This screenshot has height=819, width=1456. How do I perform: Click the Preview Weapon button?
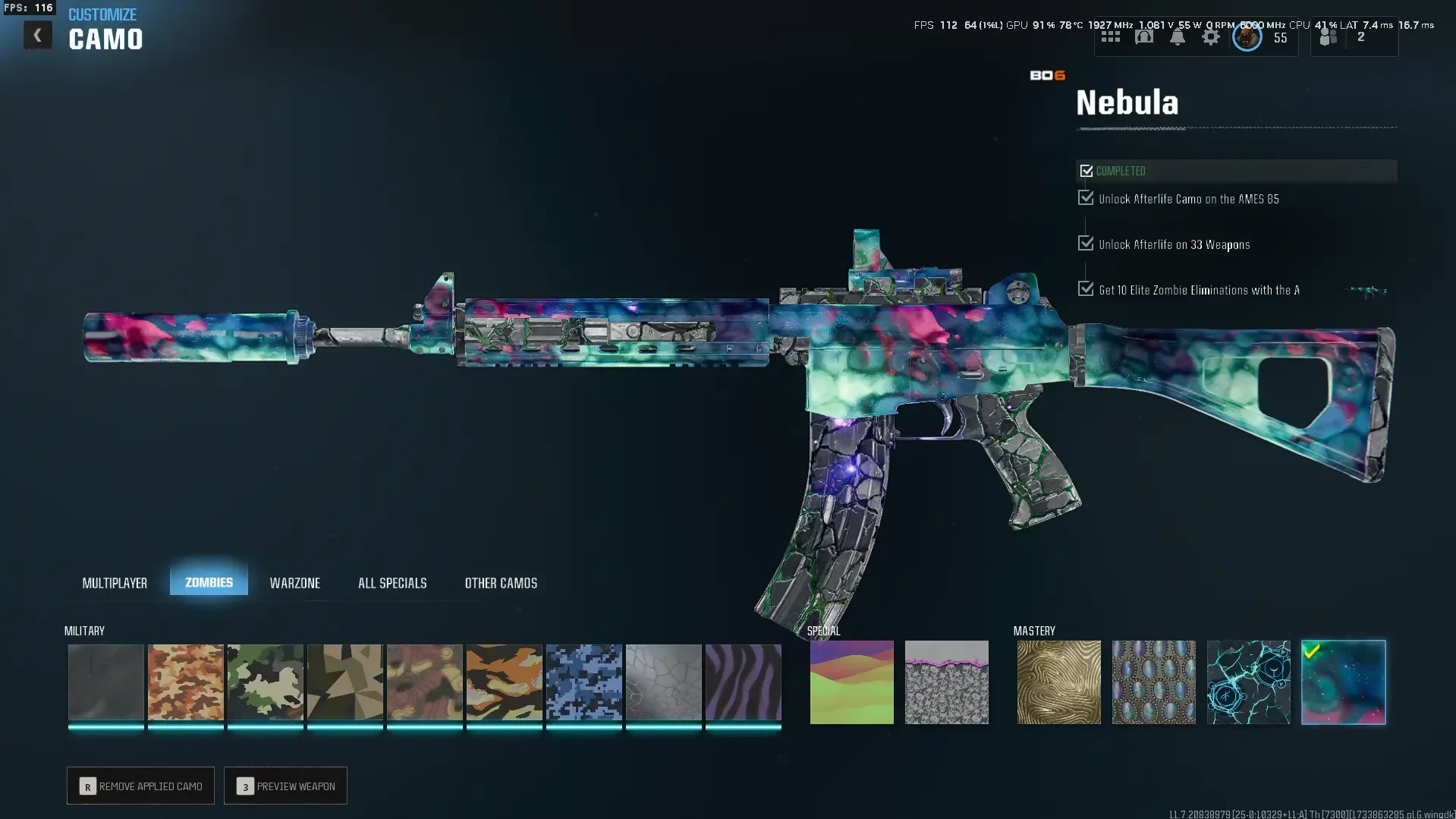pos(285,786)
